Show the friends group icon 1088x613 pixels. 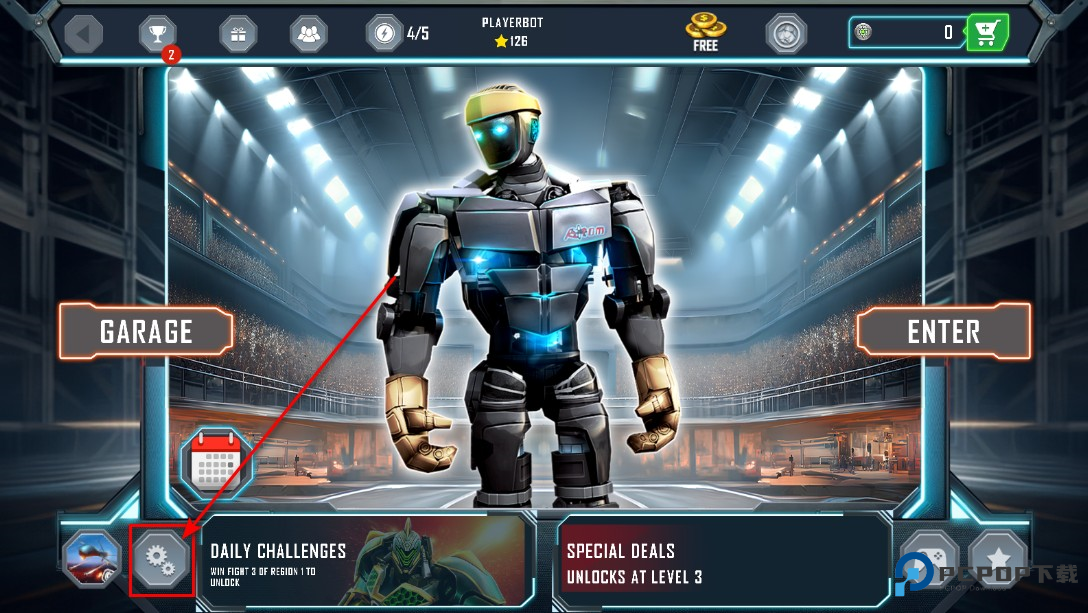pyautogui.click(x=310, y=34)
